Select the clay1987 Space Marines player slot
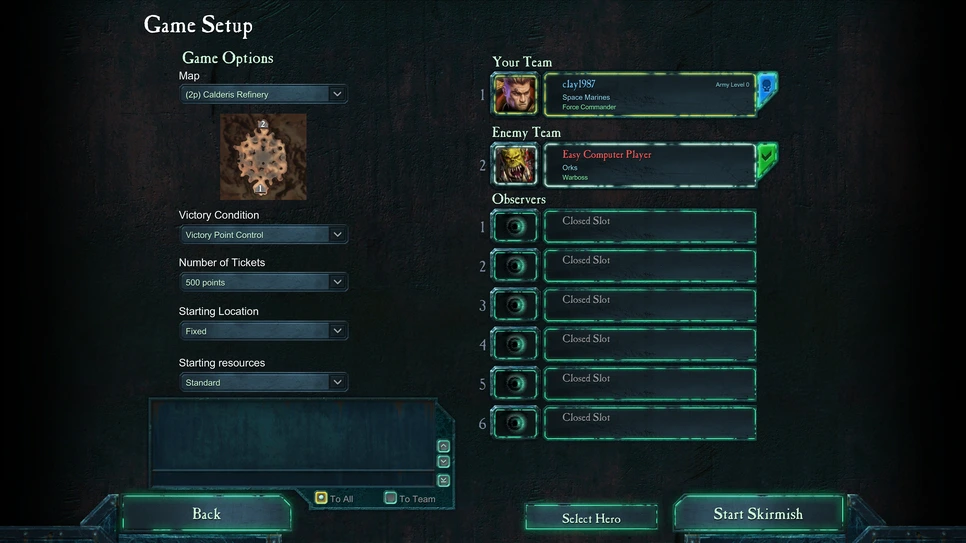This screenshot has height=543, width=966. (x=650, y=95)
